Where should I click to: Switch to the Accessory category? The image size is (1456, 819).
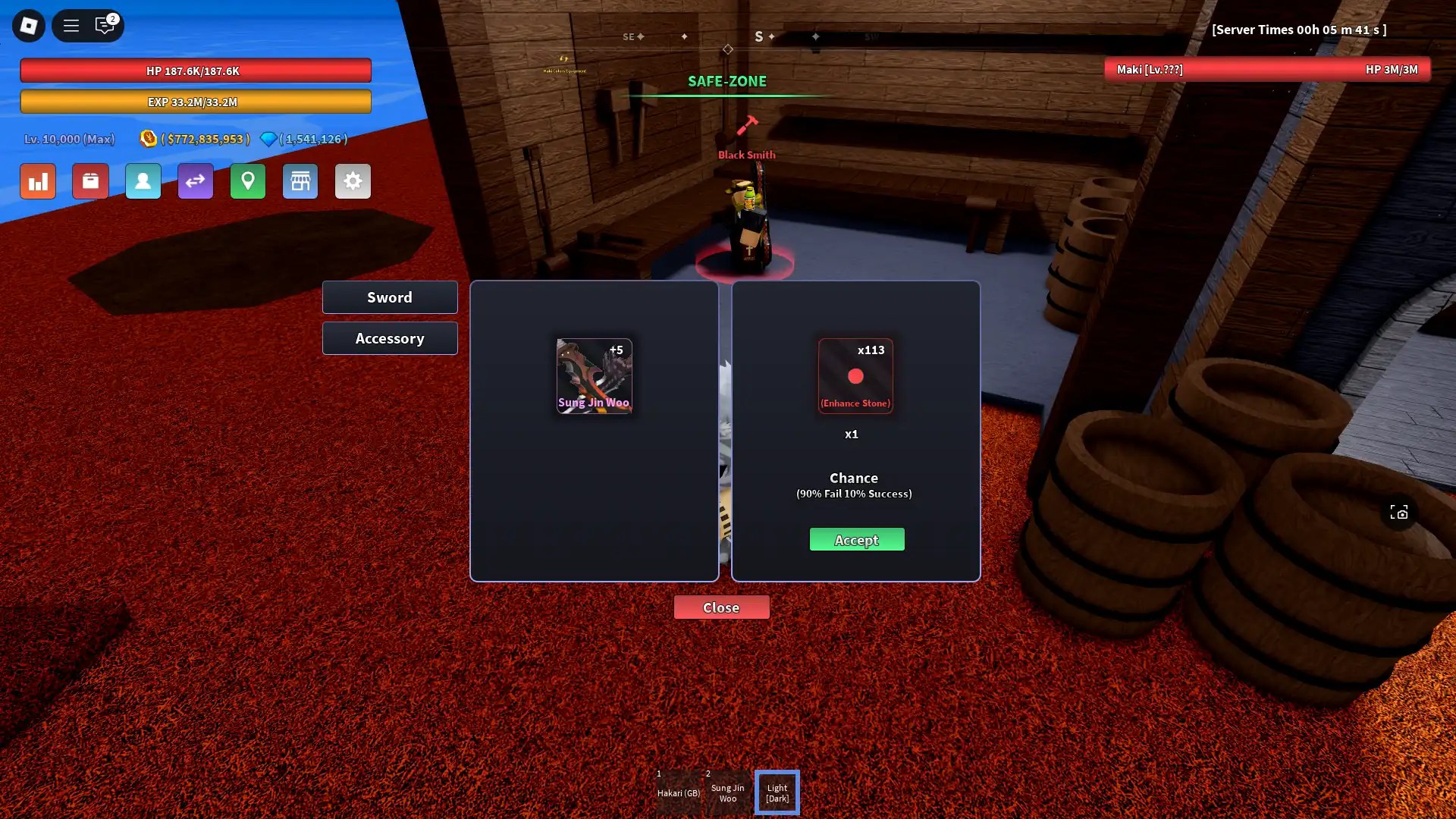click(x=390, y=338)
